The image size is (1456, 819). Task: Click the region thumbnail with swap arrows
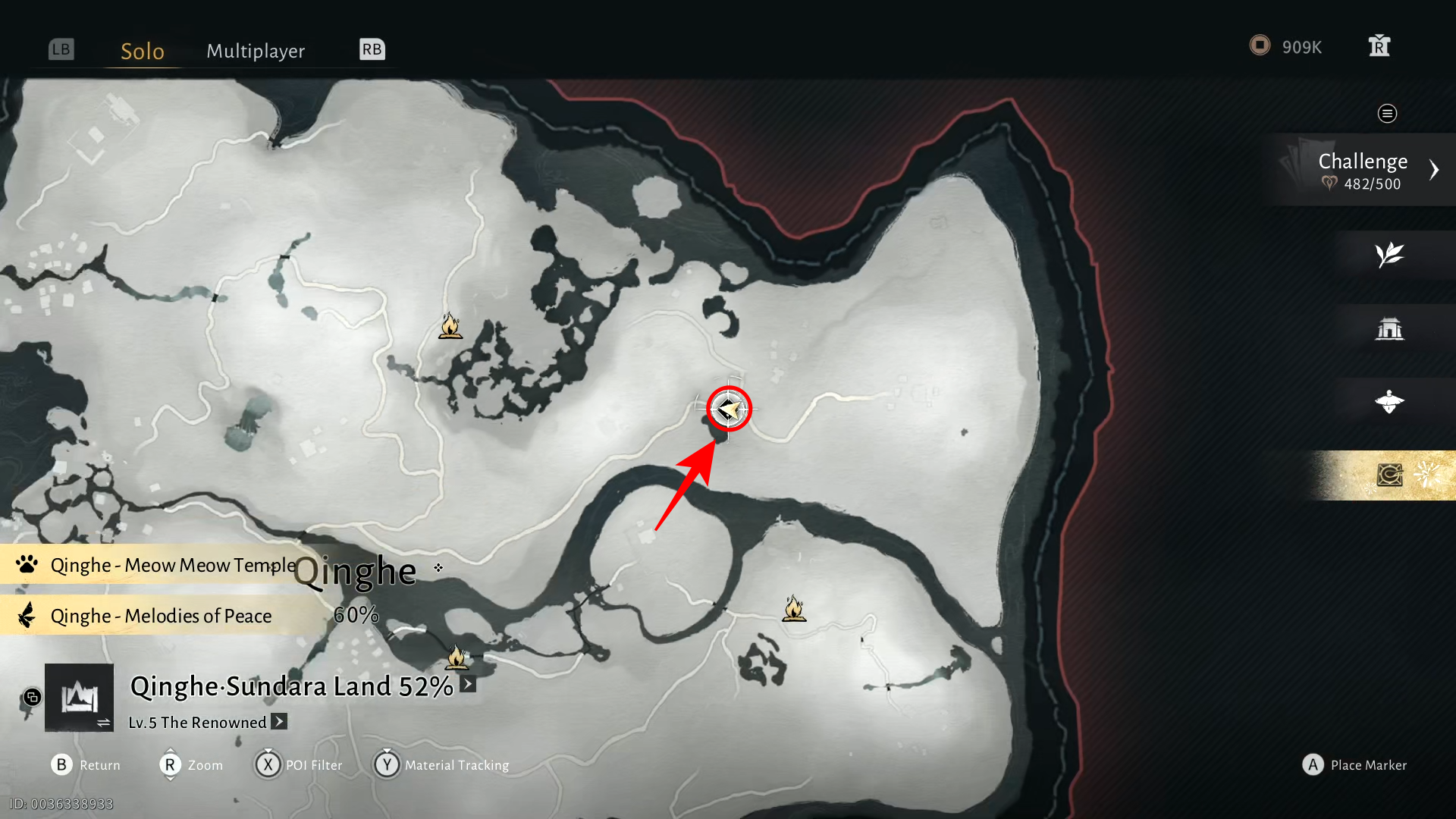(x=79, y=698)
